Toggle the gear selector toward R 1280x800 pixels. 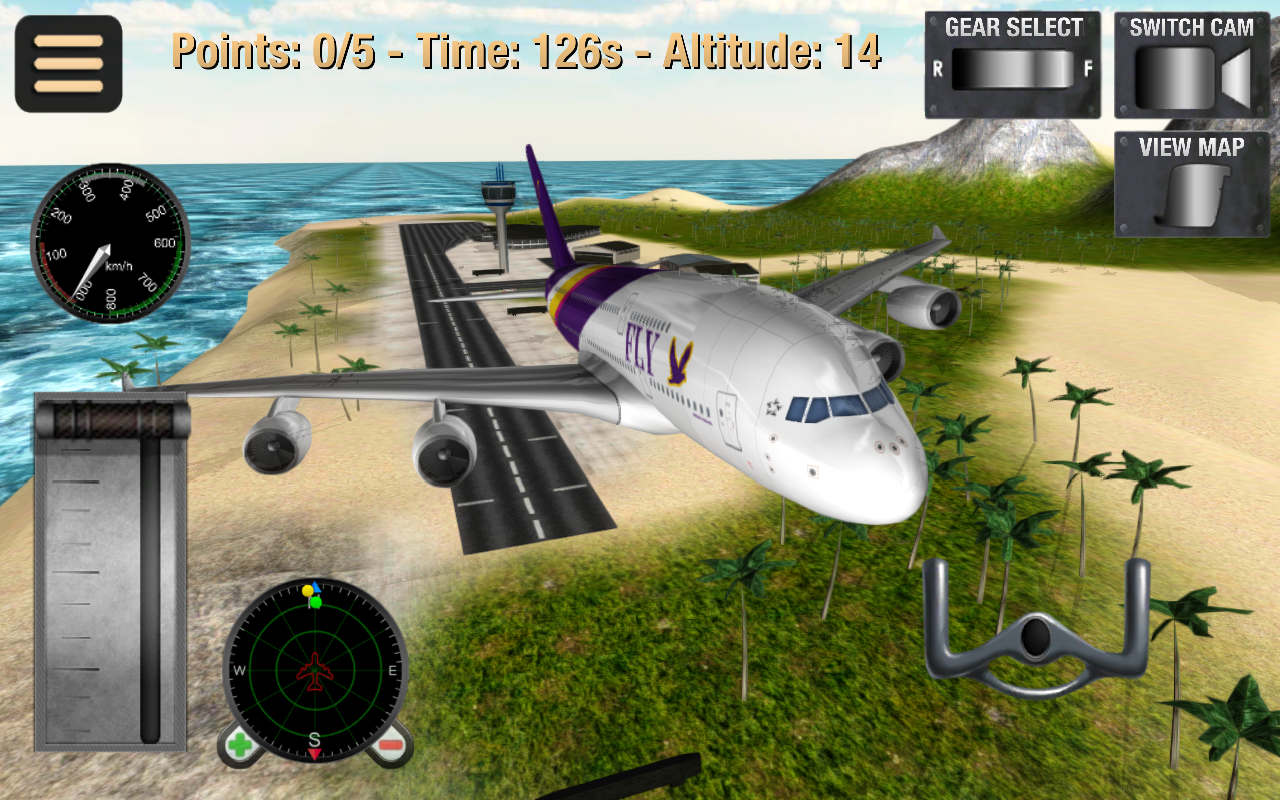tap(960, 67)
